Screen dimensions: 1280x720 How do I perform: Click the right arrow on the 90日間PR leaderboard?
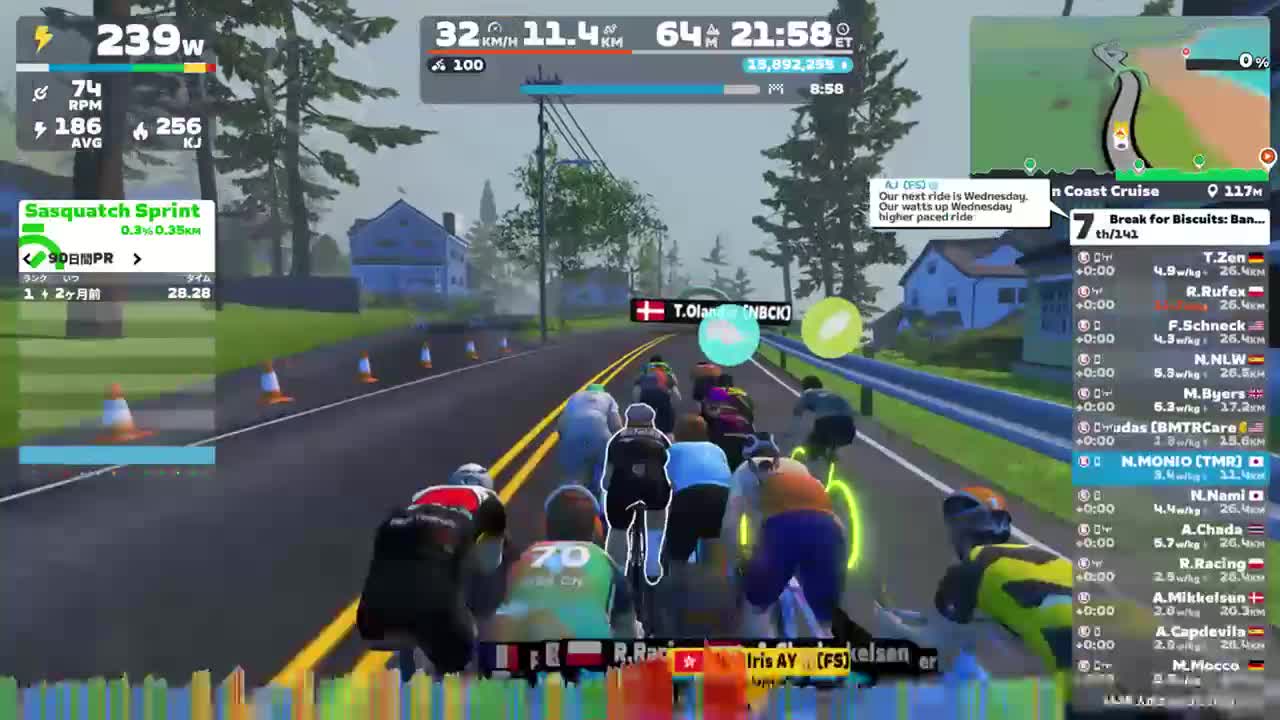pyautogui.click(x=139, y=258)
